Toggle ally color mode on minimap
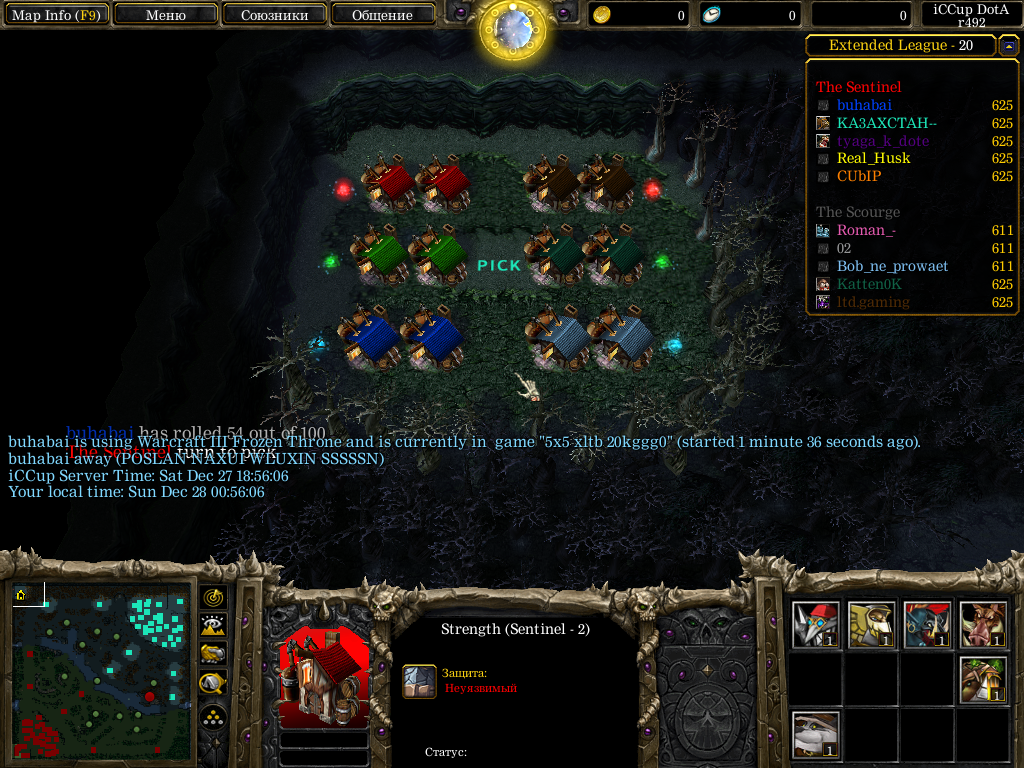 tap(214, 655)
